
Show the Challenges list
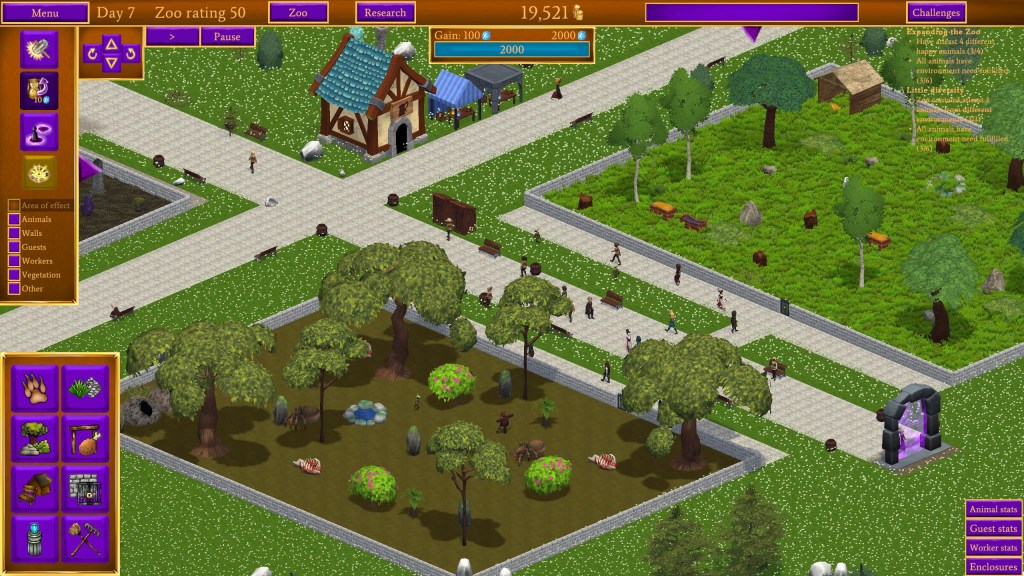tap(936, 13)
